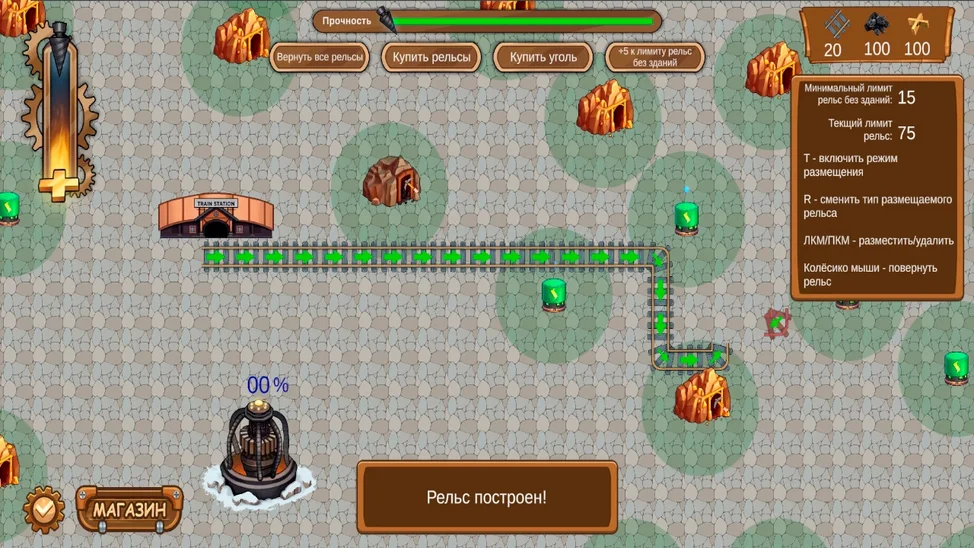The image size is (974, 548).
Task: Choose the "Купить угол" button
Action: point(543,57)
